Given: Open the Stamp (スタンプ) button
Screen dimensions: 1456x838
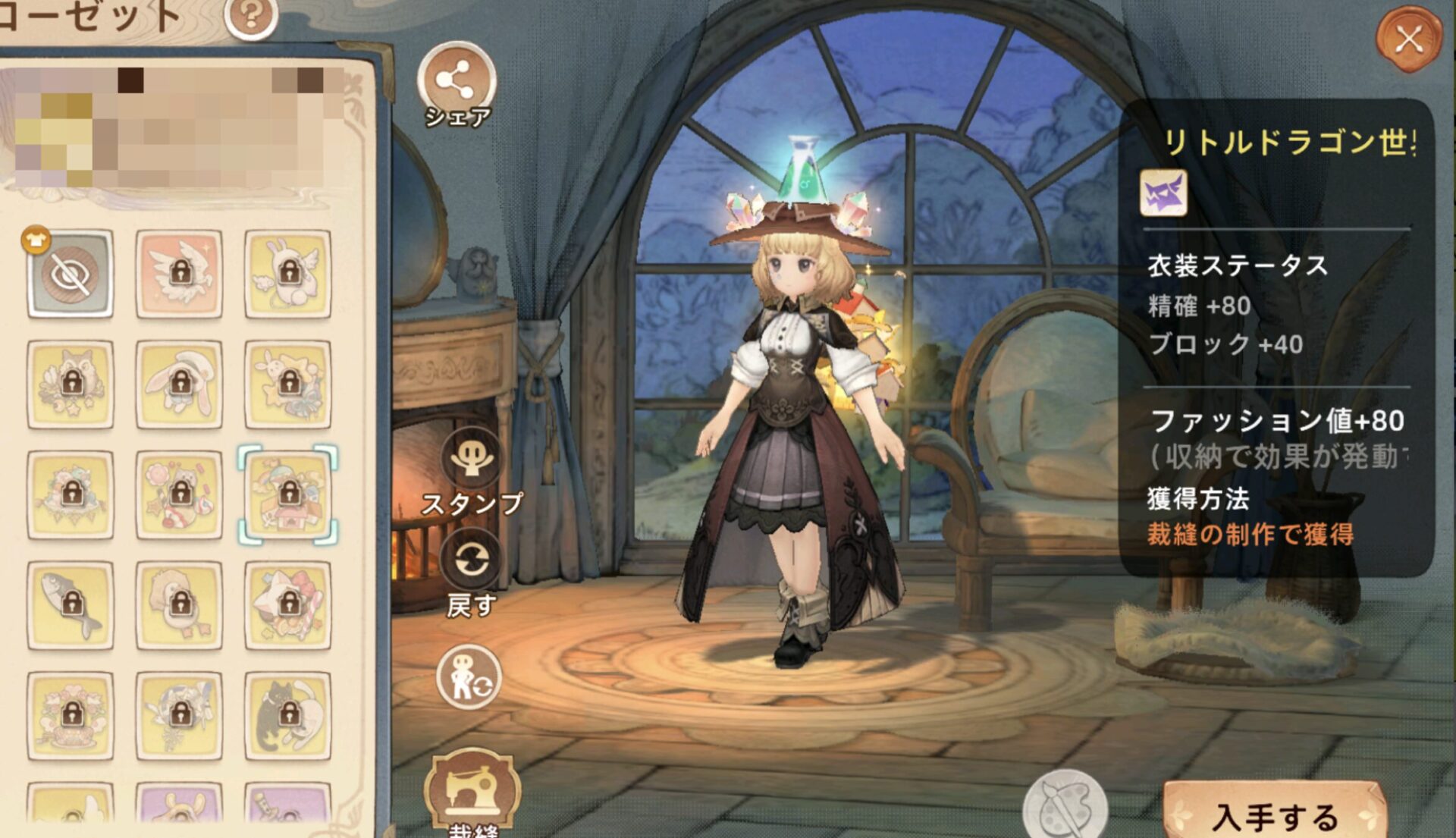Looking at the screenshot, I should point(472,457).
